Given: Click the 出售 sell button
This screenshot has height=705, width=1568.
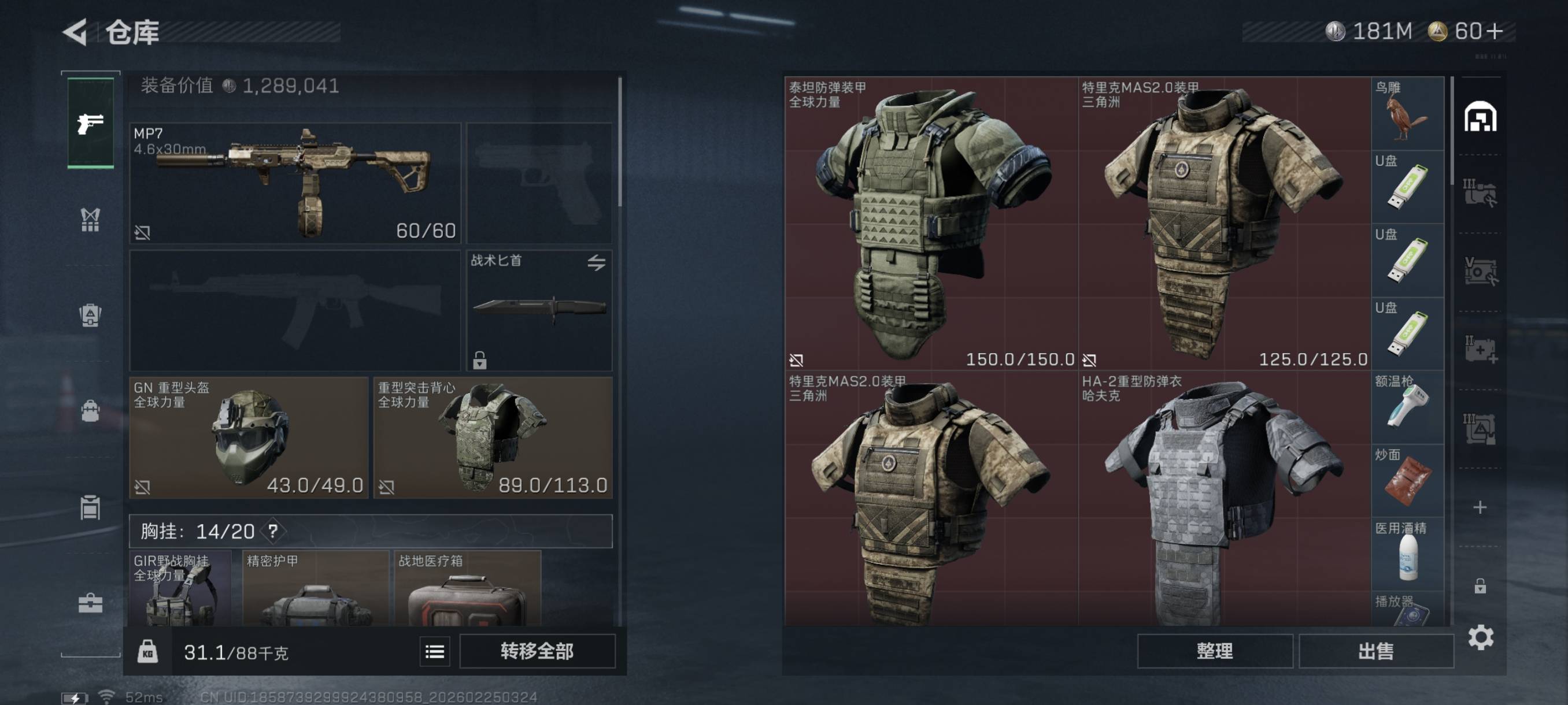Looking at the screenshot, I should coord(1375,651).
